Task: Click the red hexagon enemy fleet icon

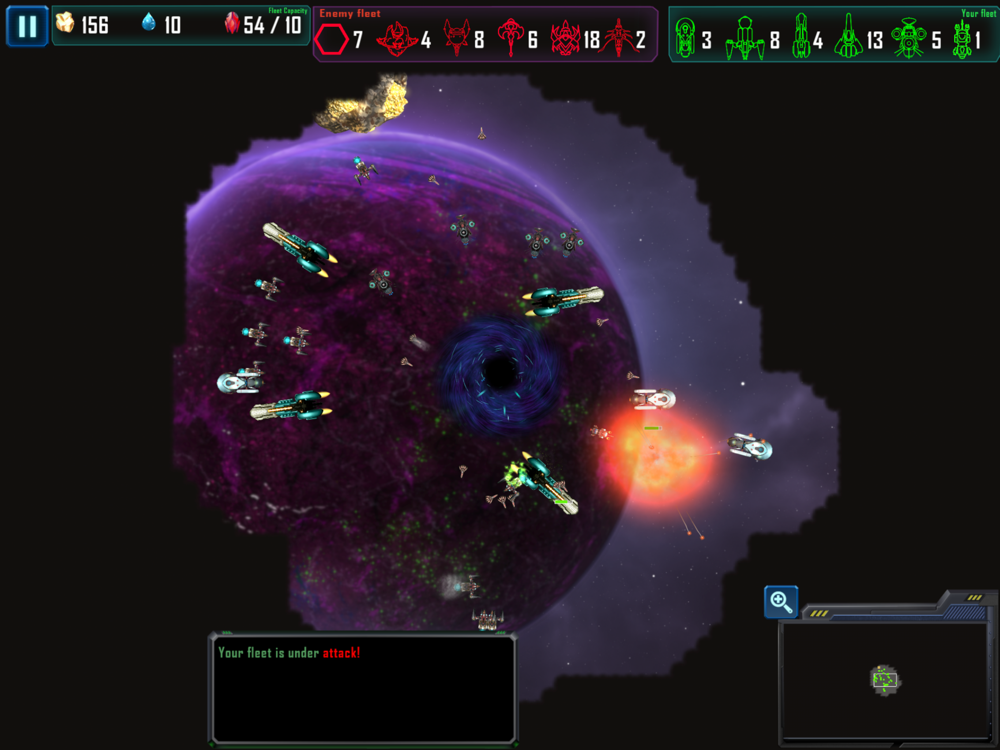Action: click(x=332, y=40)
